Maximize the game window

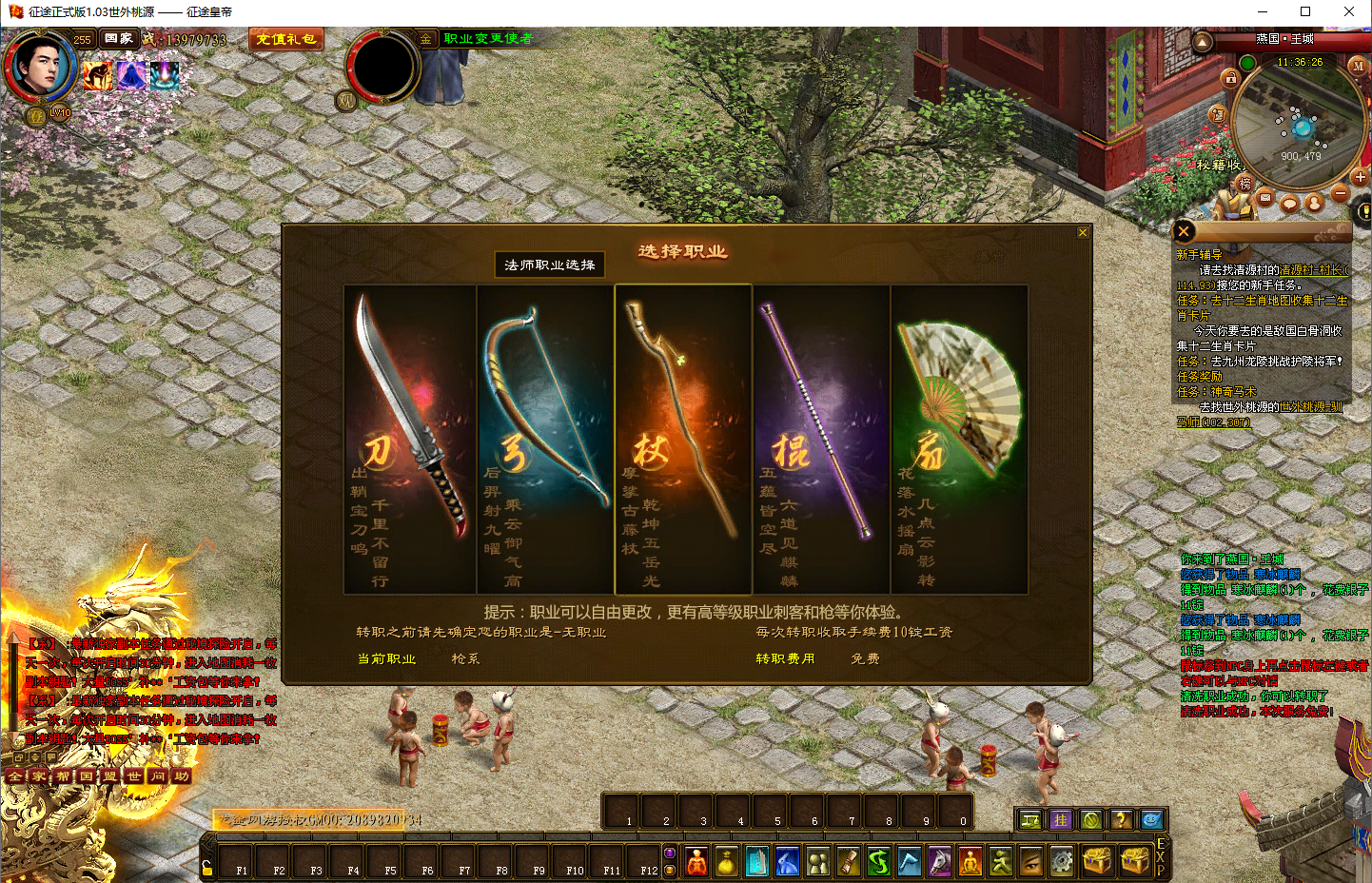[1305, 11]
